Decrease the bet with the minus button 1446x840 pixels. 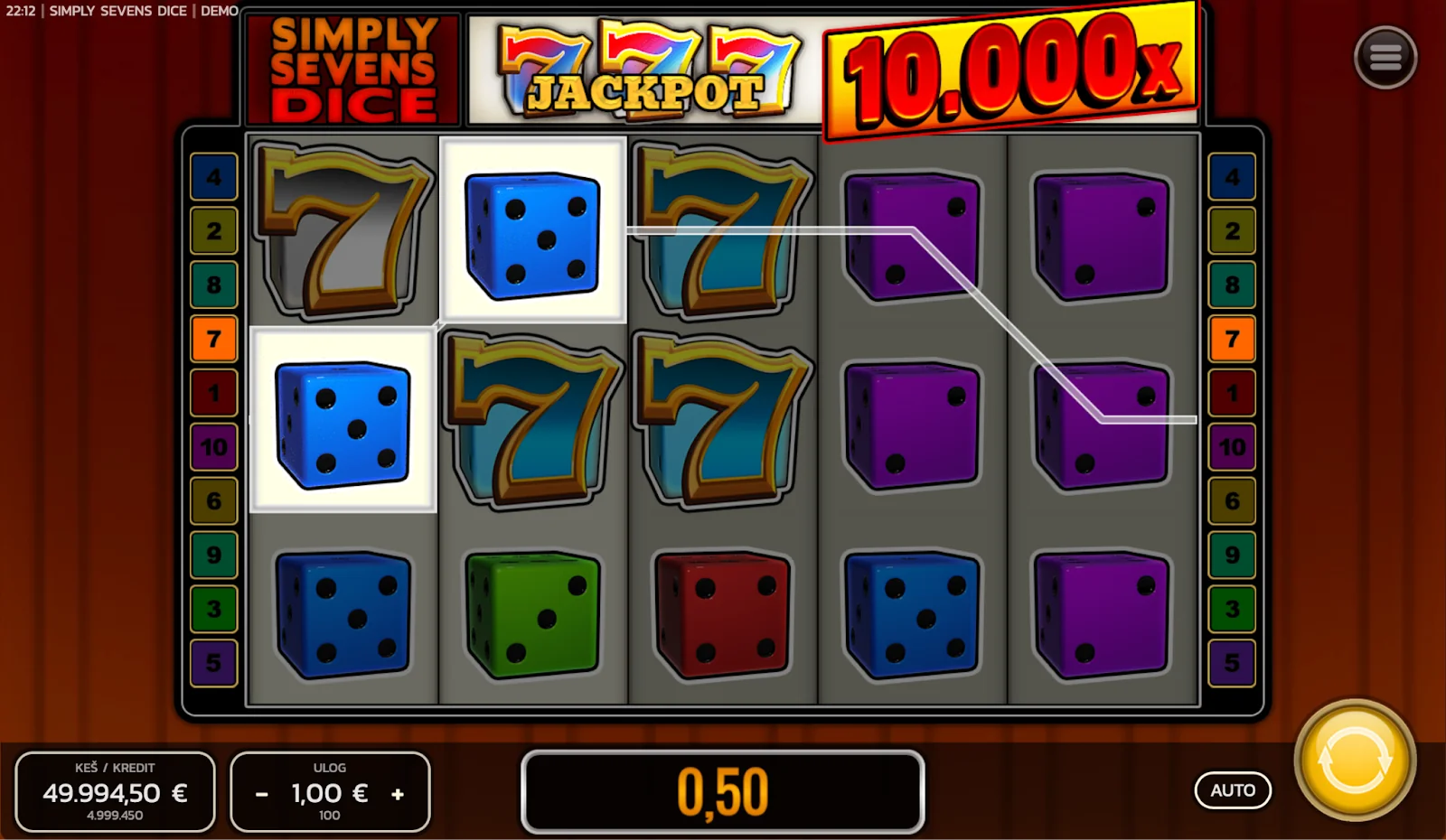pyautogui.click(x=262, y=794)
